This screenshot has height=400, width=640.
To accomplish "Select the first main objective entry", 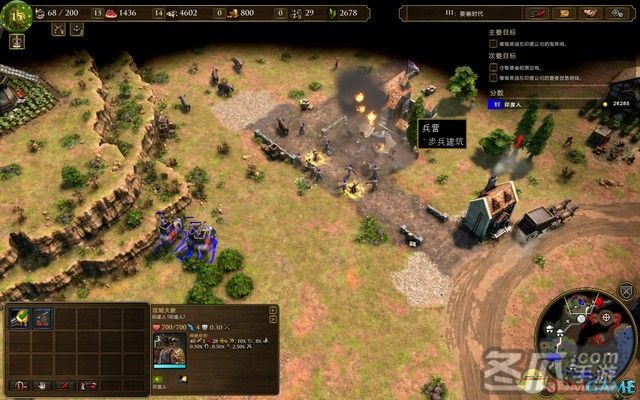I will [x=540, y=45].
